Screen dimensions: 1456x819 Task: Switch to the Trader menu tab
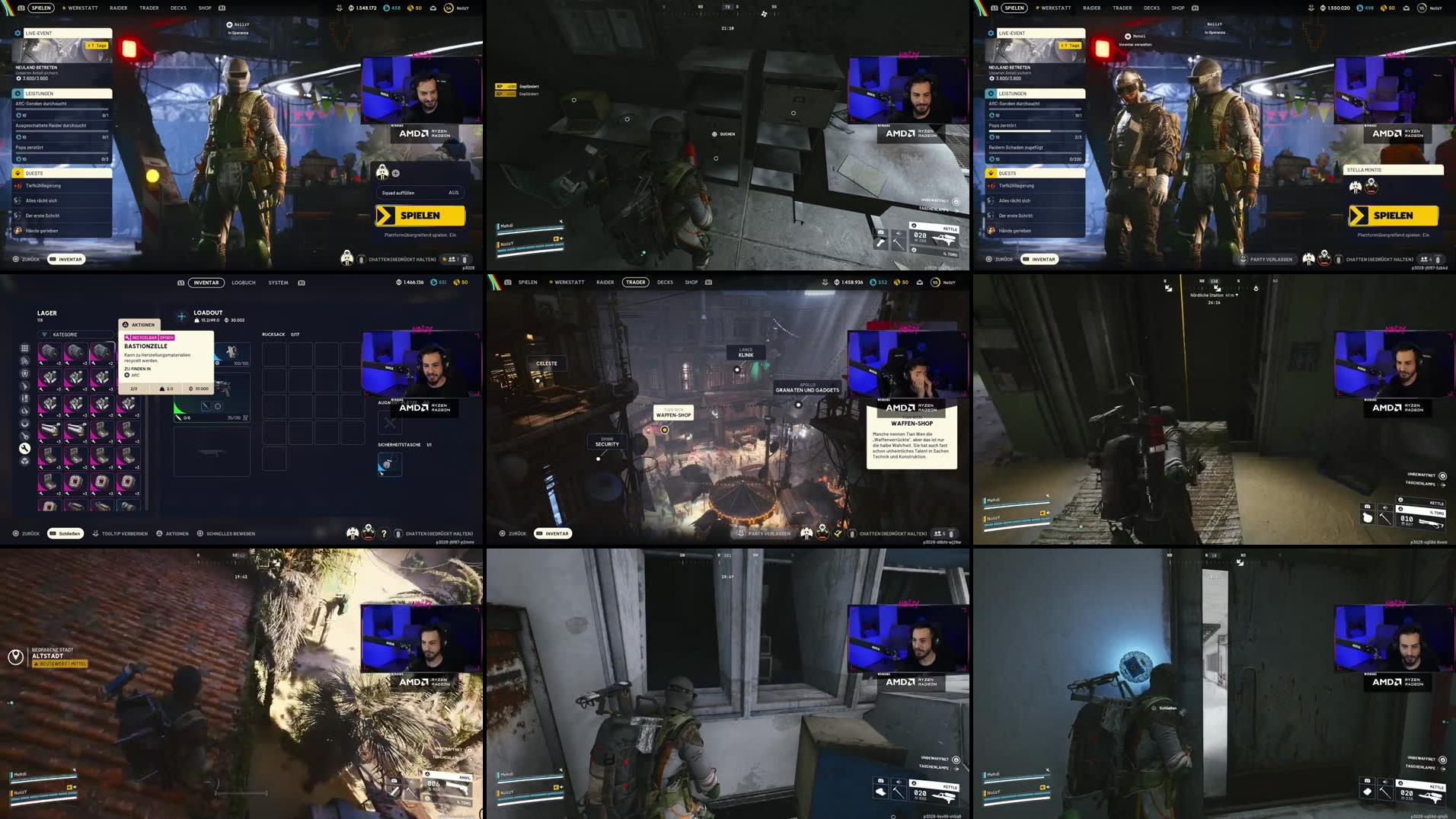point(637,282)
